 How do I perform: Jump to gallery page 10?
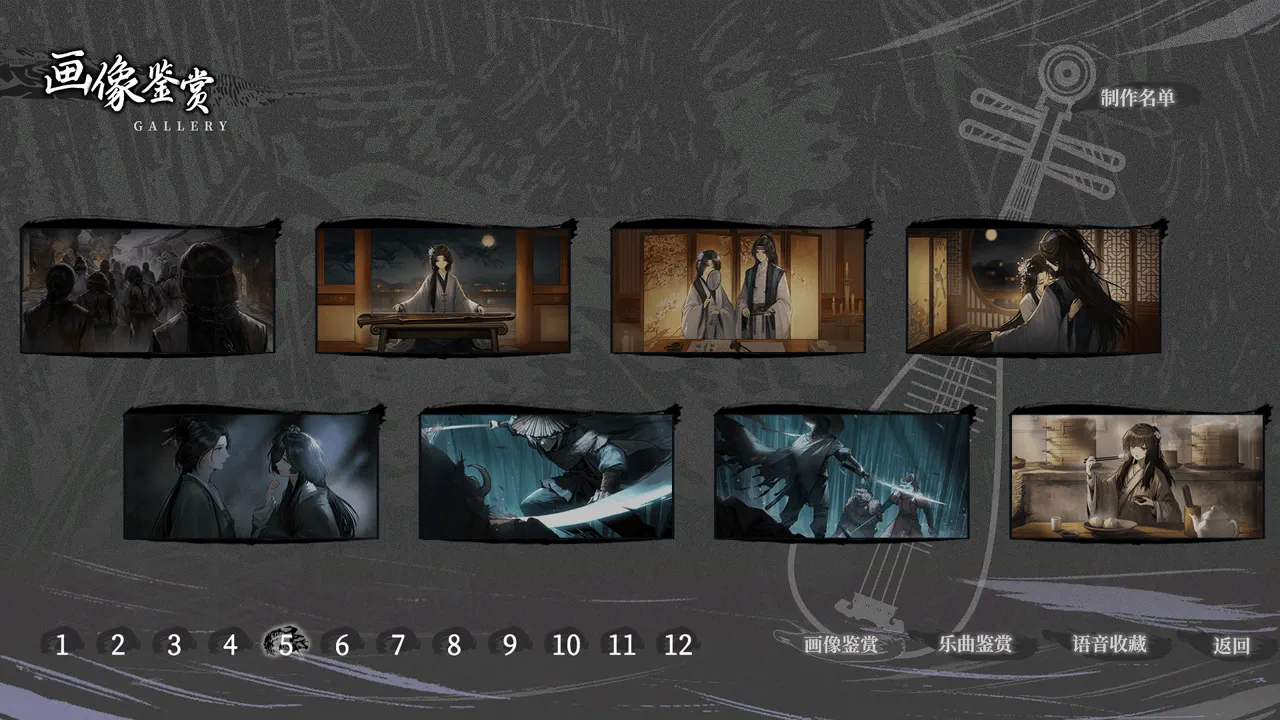(567, 647)
